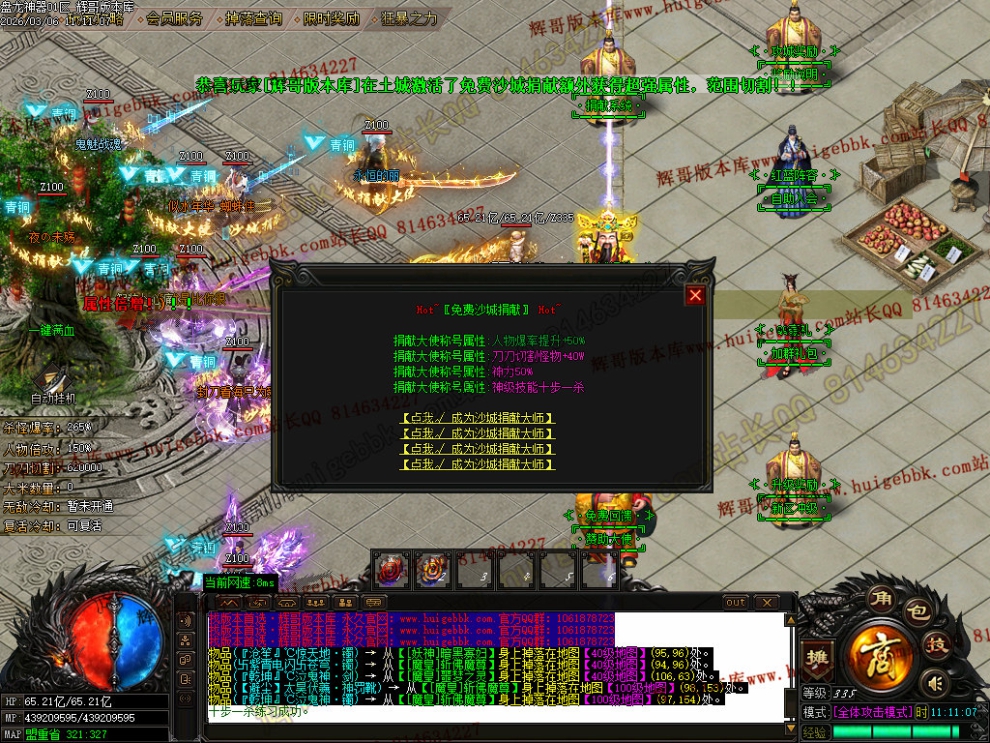Click the 一键满血 full-heal label
The height and width of the screenshot is (743, 990).
[52, 331]
